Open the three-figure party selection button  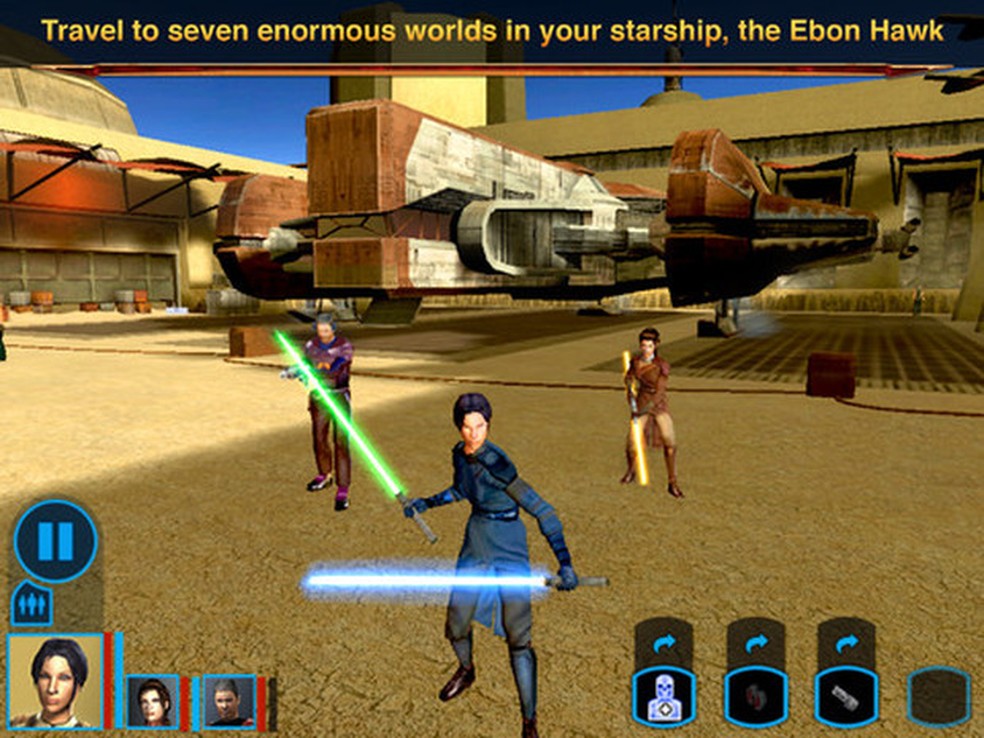(x=31, y=605)
